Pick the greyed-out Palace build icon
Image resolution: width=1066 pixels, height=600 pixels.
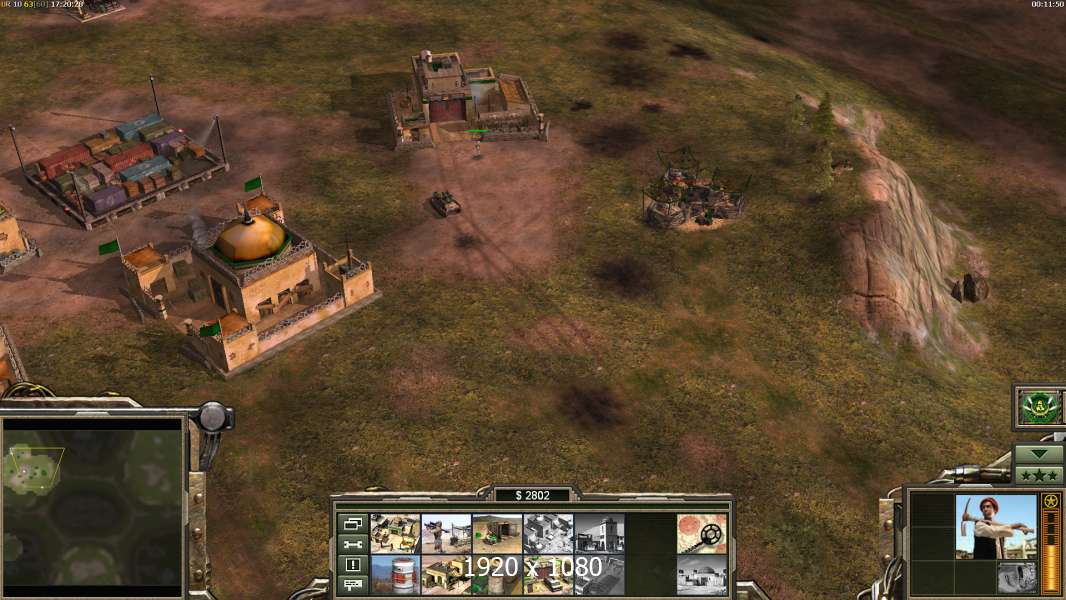[548, 533]
